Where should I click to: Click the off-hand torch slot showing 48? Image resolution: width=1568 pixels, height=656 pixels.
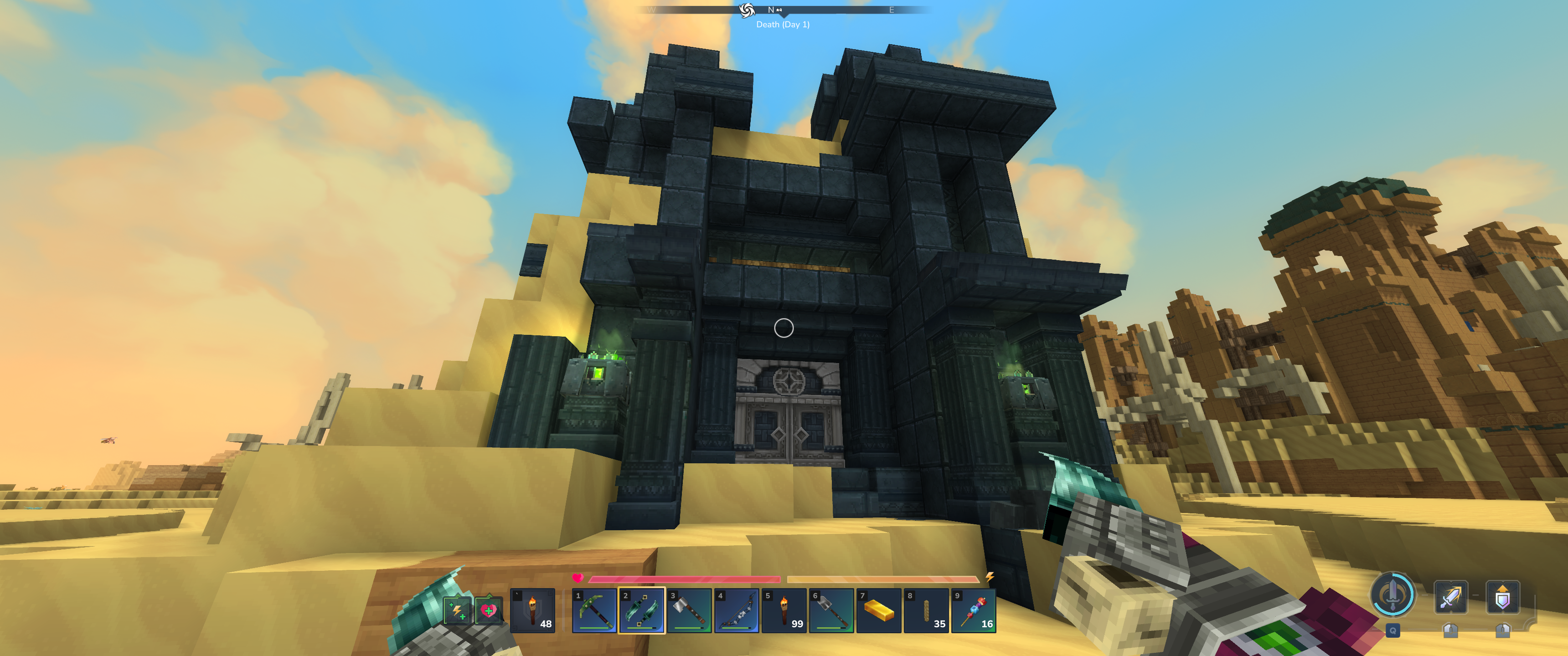[x=532, y=610]
